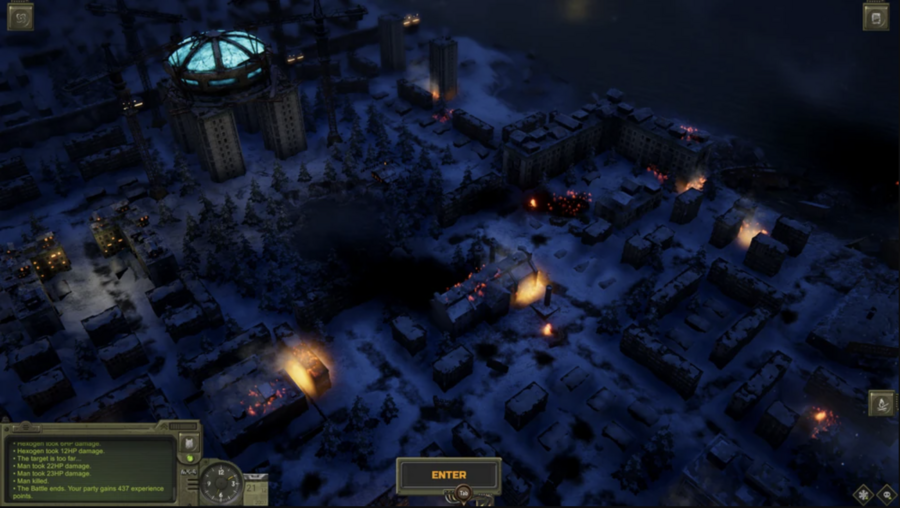The height and width of the screenshot is (508, 900).
Task: Click the analog clock dial
Action: 220,483
